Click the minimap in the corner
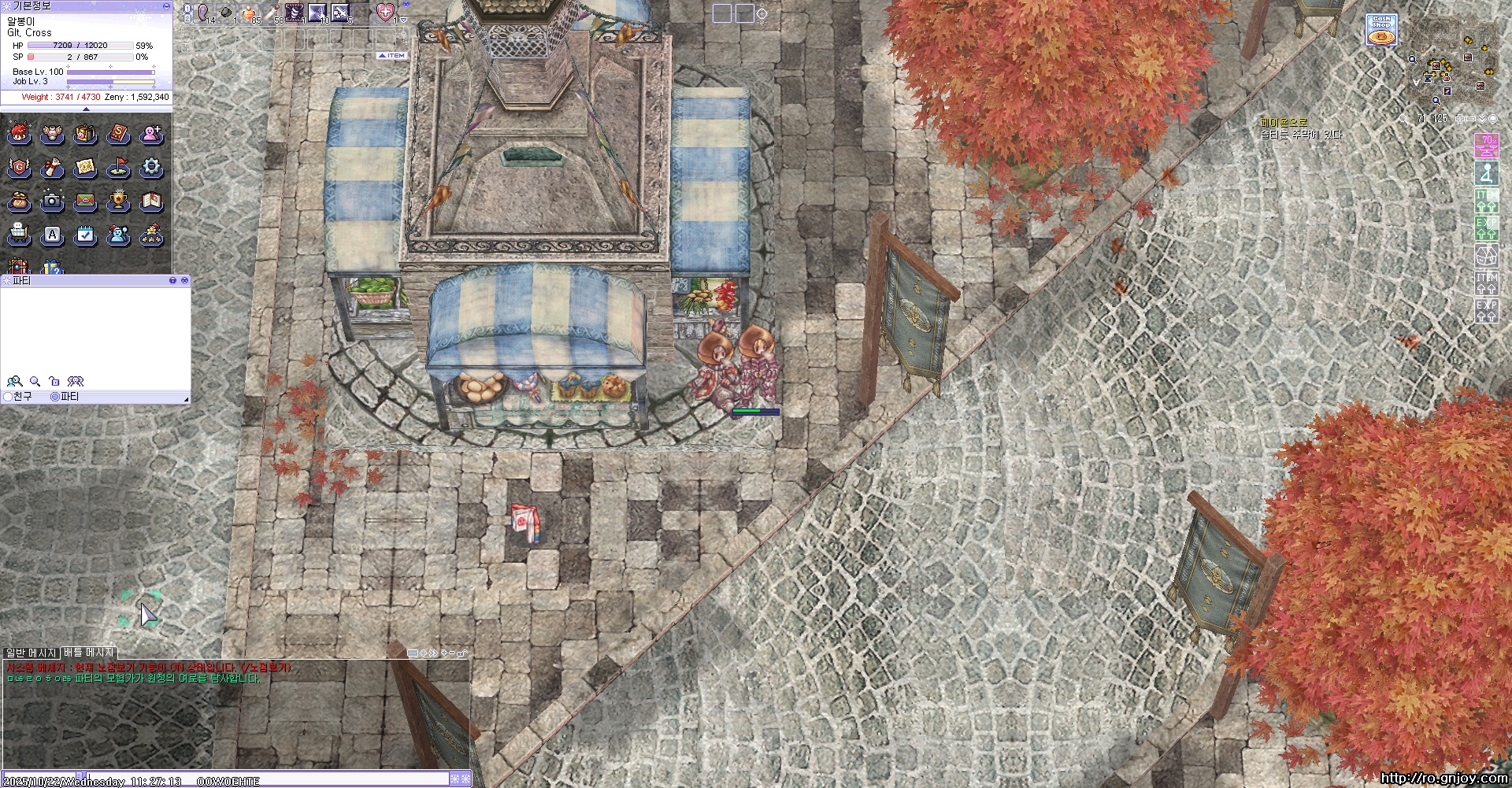The height and width of the screenshot is (788, 1512). point(1451,60)
